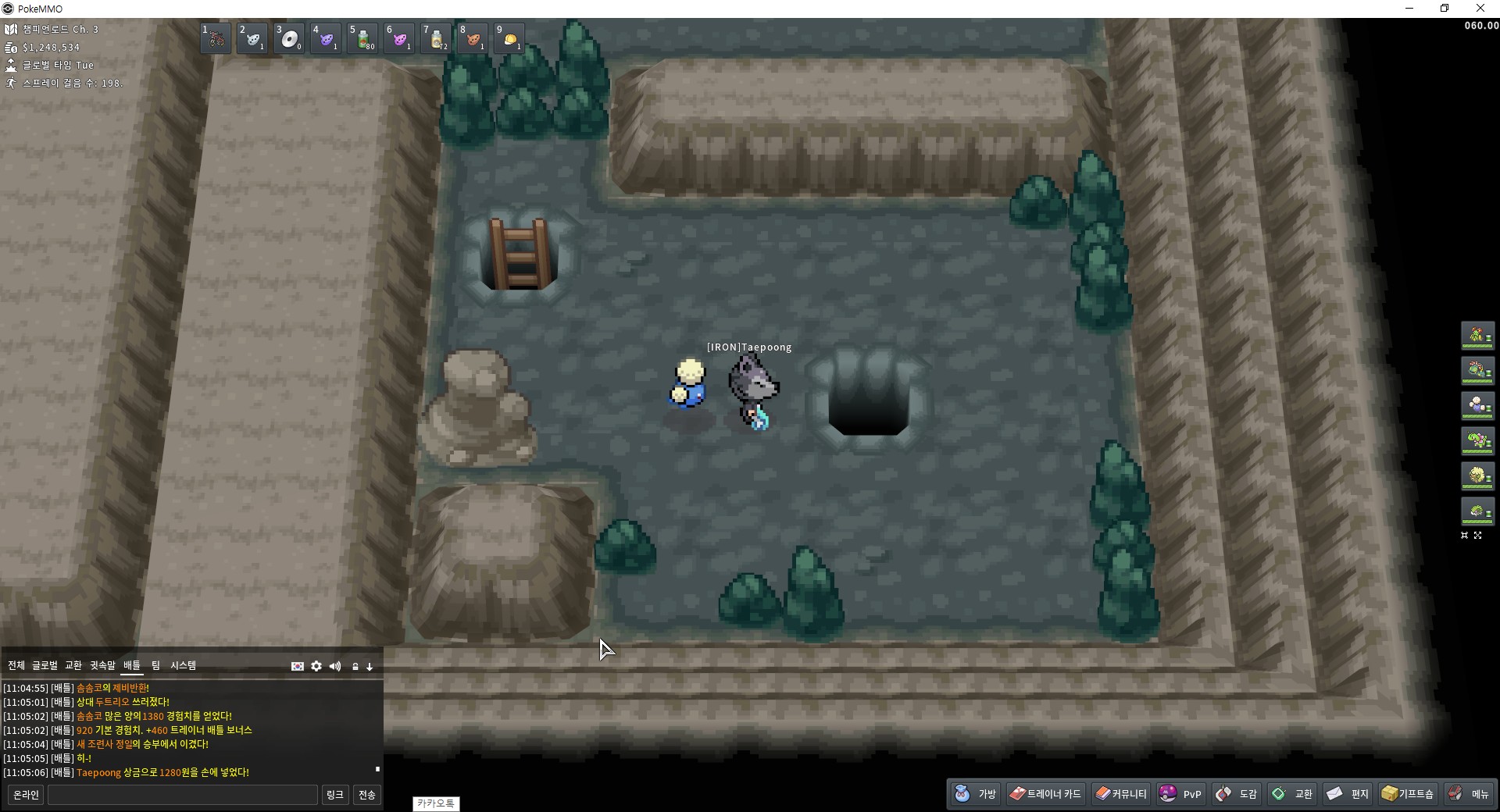
Task: Use the yellow spray bottle in slot 7
Action: pyautogui.click(x=437, y=38)
